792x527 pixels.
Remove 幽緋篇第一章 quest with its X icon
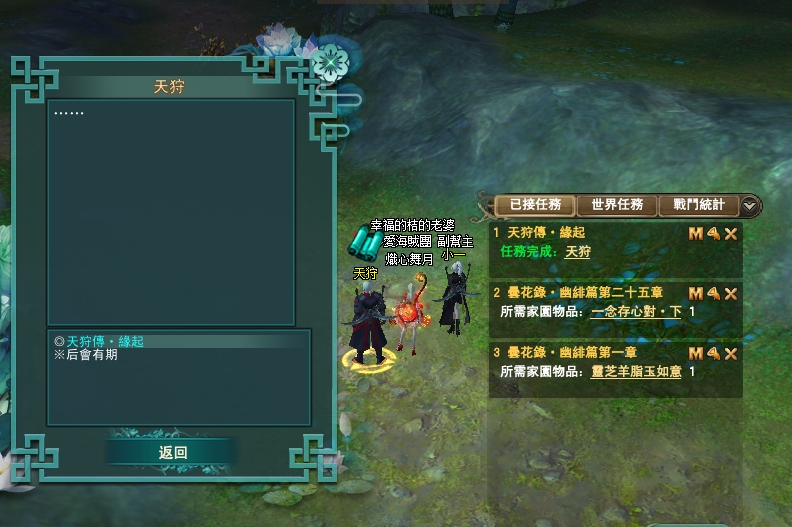pos(731,353)
